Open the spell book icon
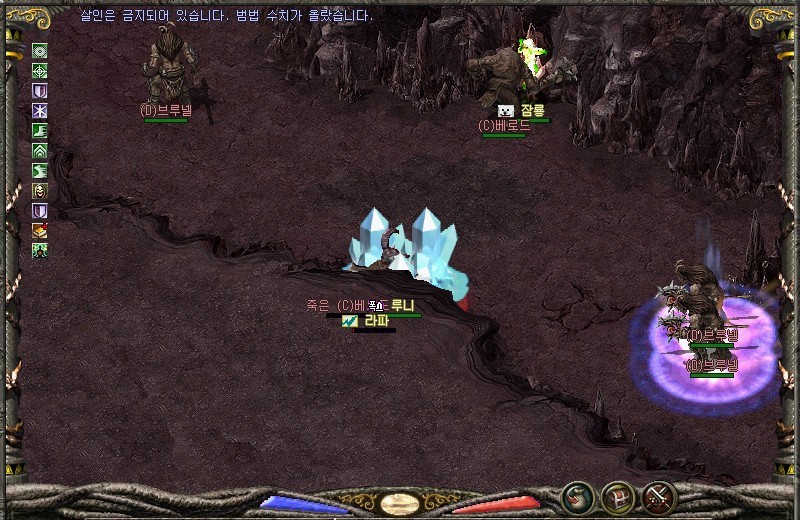This screenshot has width=800, height=520. (x=40, y=231)
